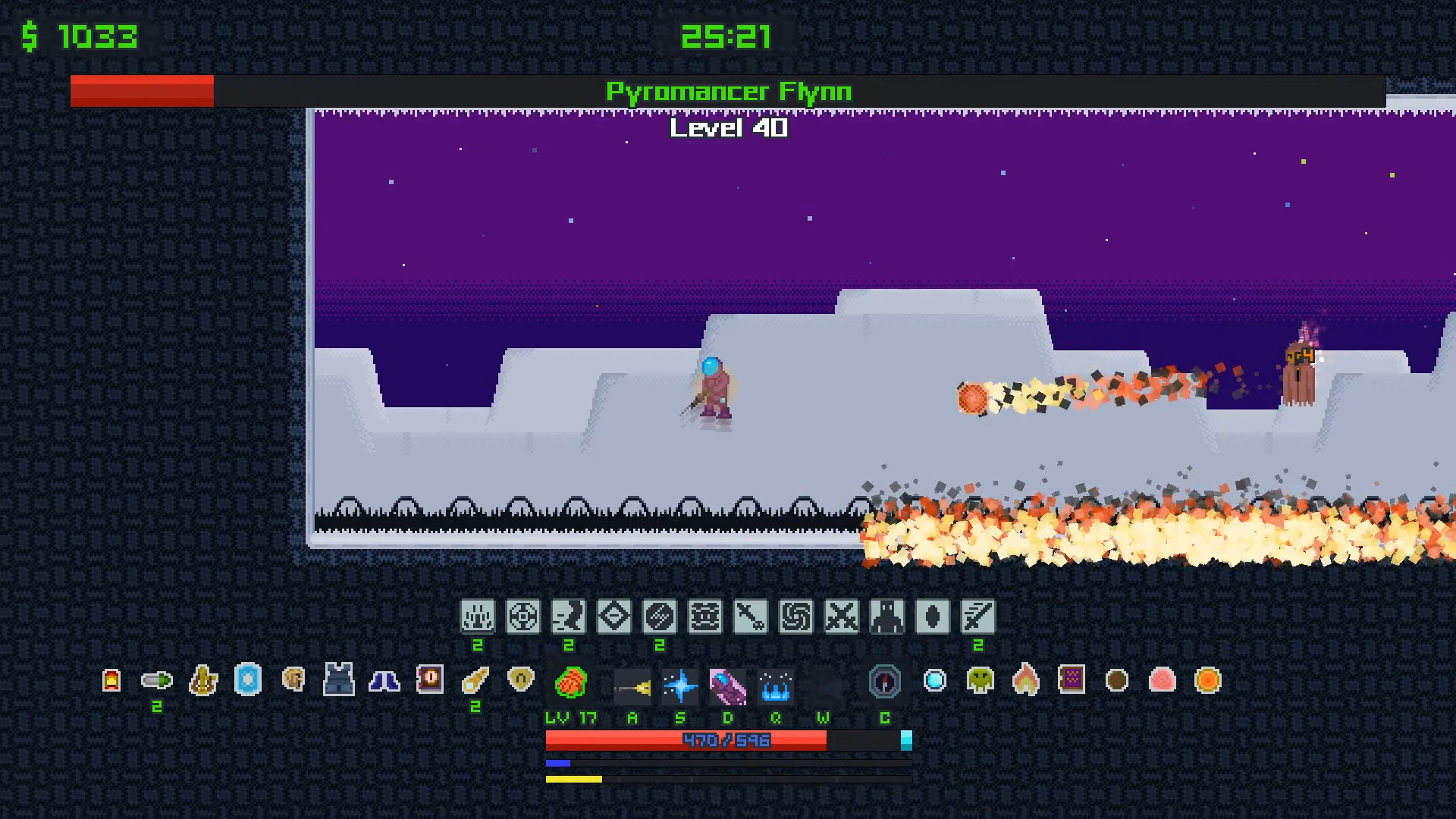Click the diamond eye skill icon
Viewport: 1456px width, 819px height.
click(614, 617)
